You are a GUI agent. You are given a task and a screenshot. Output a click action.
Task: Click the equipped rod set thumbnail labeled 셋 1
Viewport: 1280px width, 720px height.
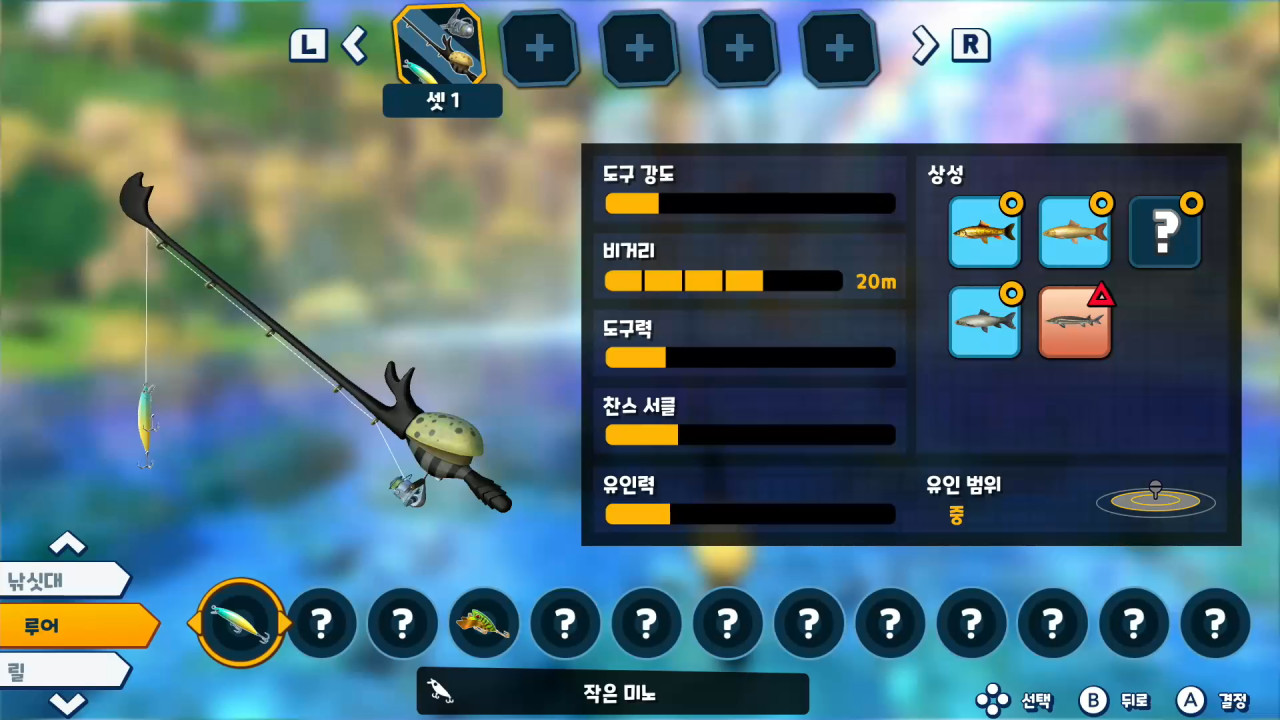(441, 48)
